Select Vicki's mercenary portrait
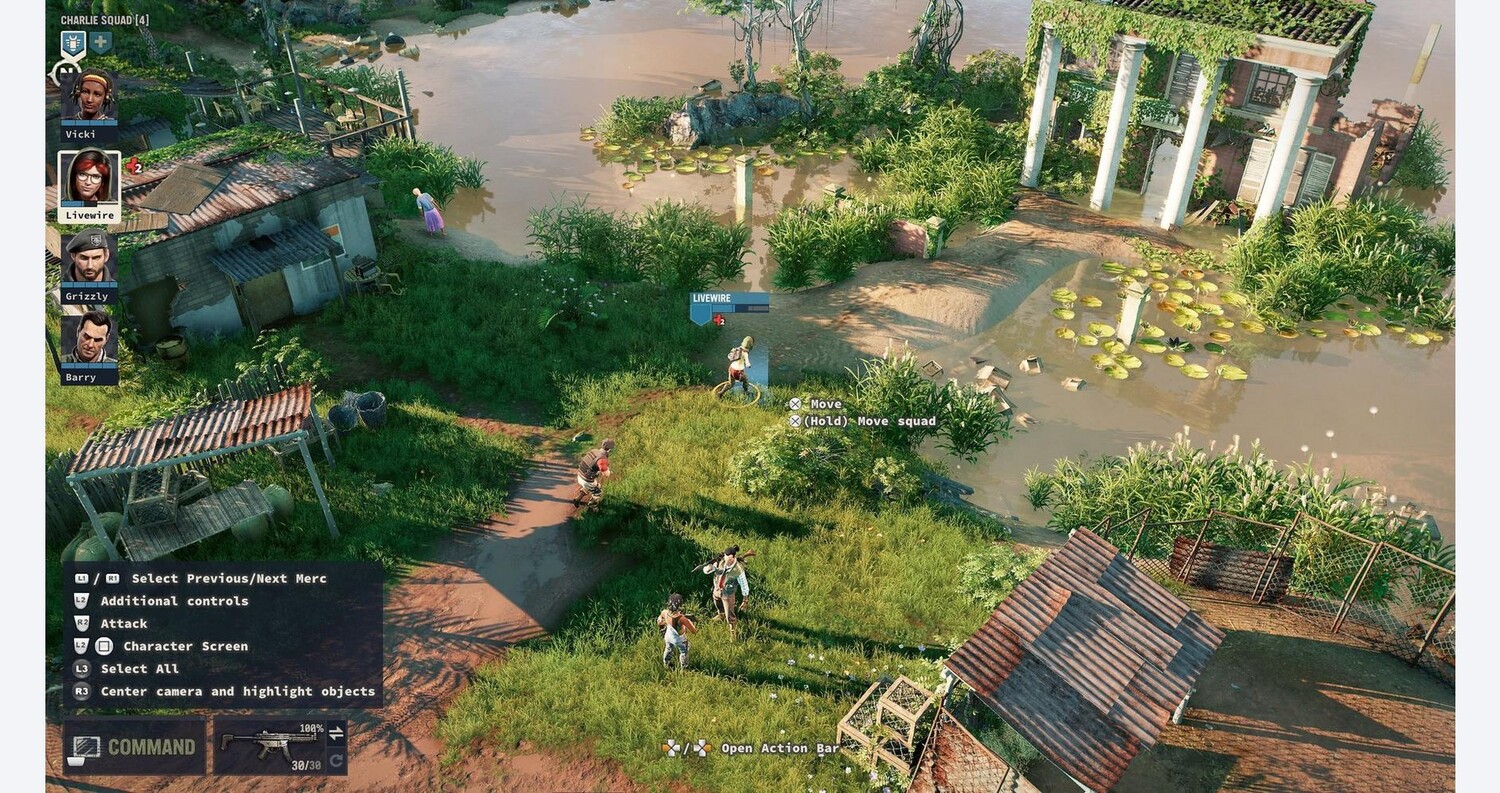 [x=89, y=96]
